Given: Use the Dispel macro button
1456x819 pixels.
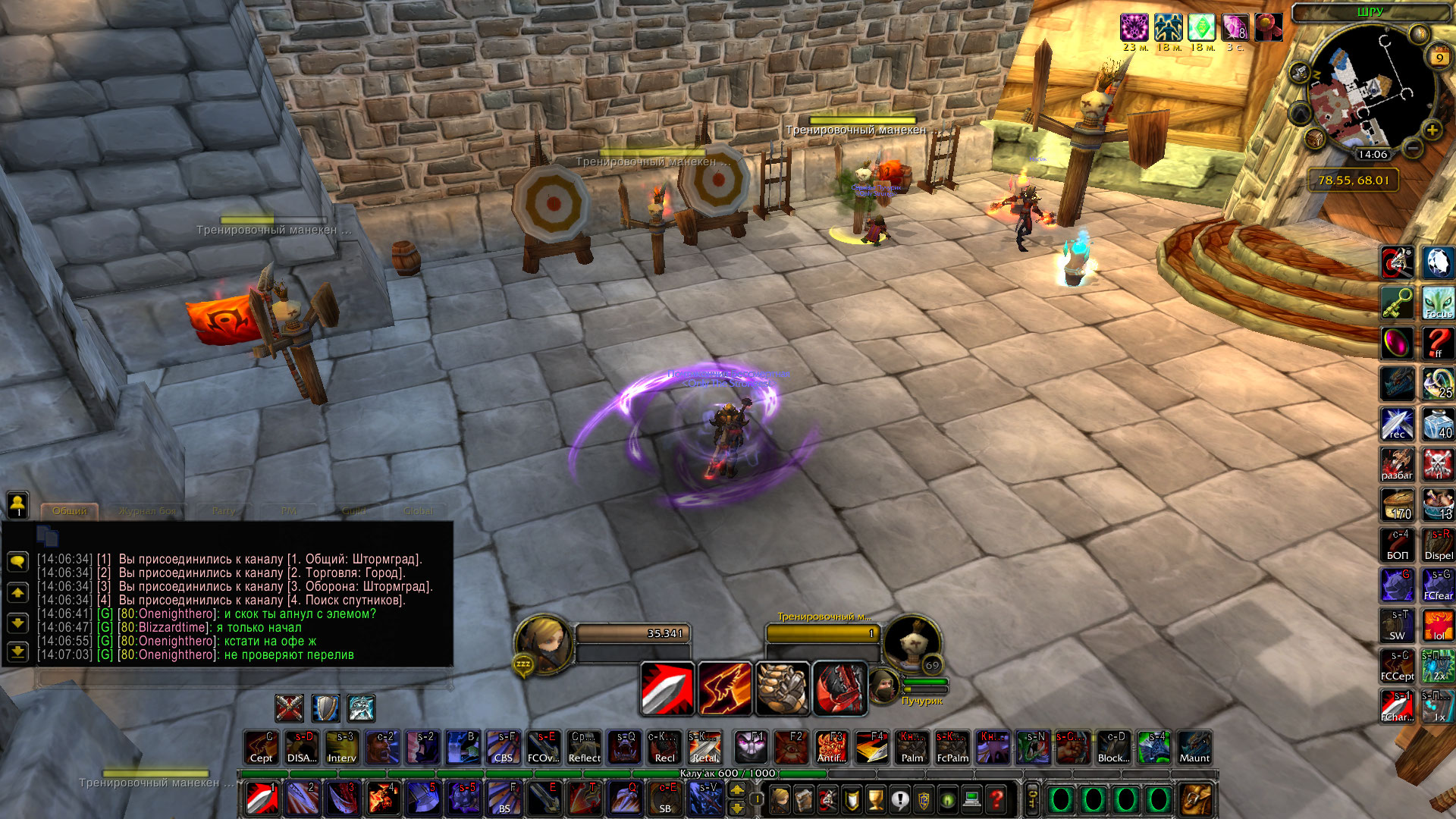Looking at the screenshot, I should click(1438, 545).
